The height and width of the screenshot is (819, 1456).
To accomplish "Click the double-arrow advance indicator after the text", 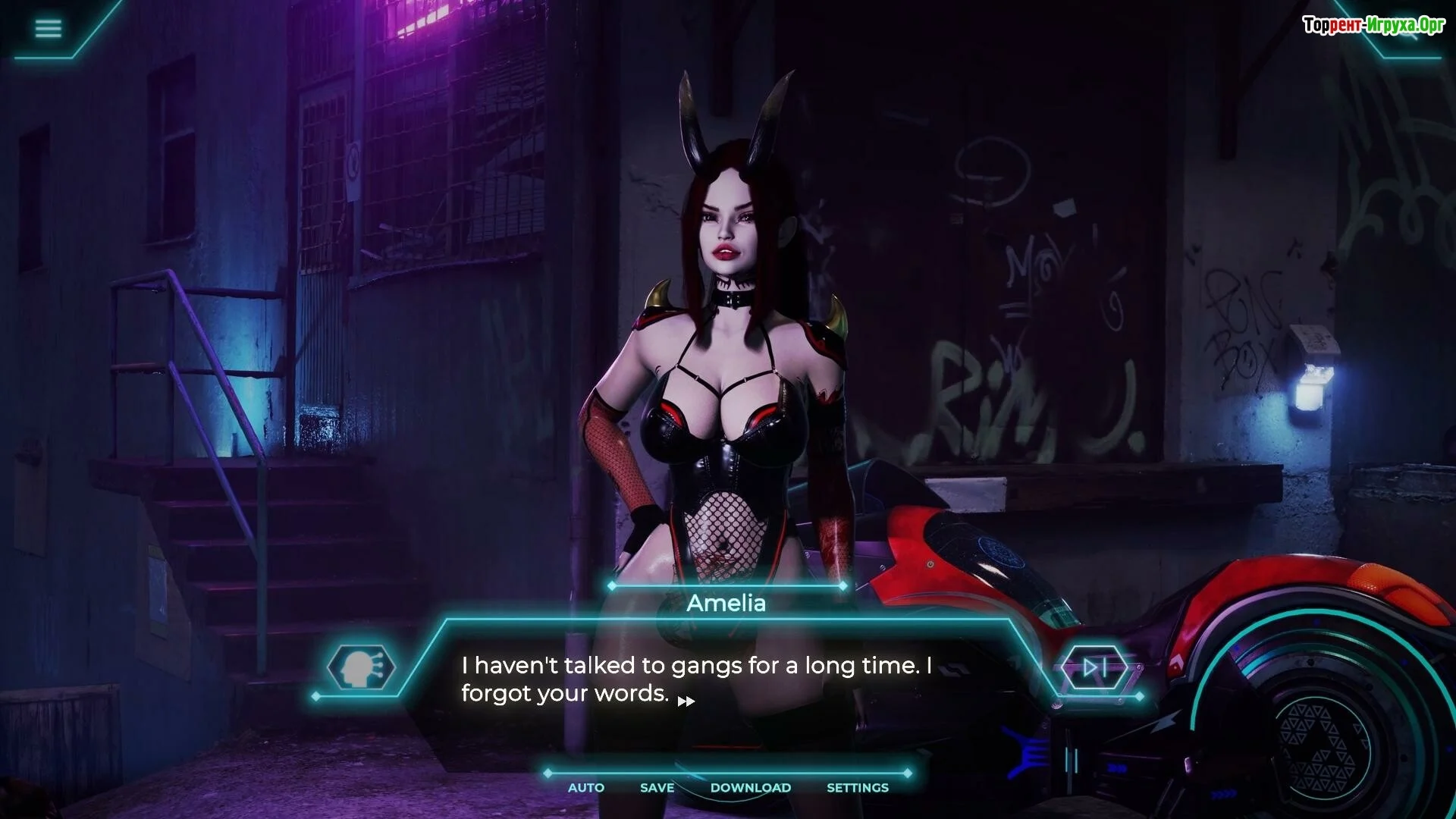I will 687,701.
